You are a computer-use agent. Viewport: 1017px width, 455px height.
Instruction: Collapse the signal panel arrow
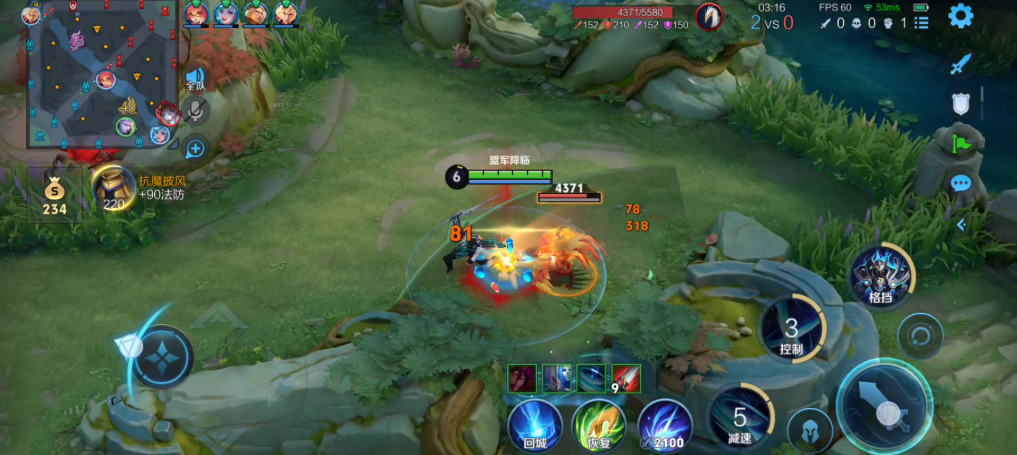coord(961,225)
